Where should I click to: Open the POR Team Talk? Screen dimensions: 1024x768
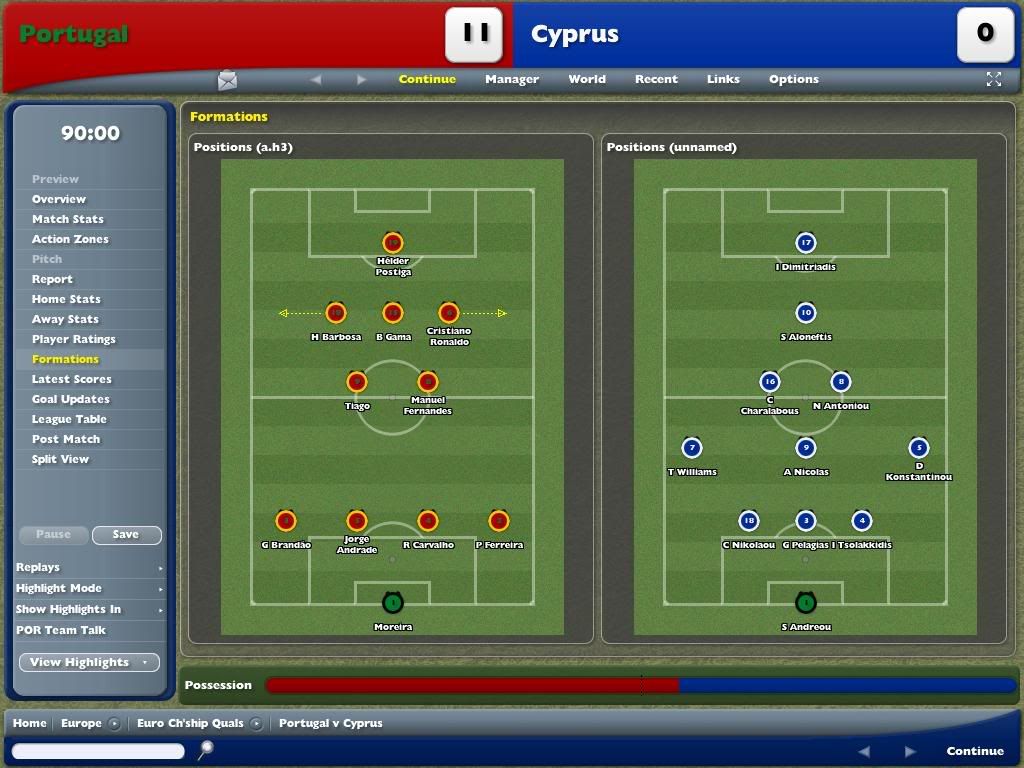tap(60, 630)
